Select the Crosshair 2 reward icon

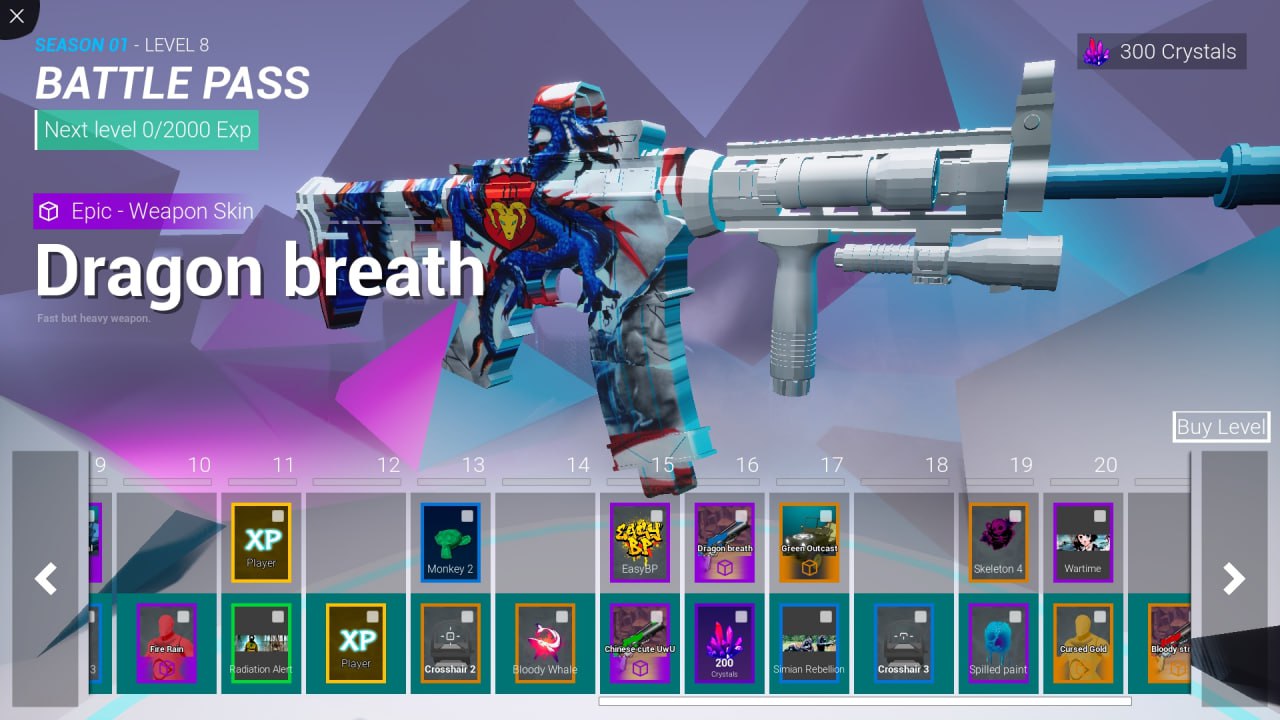point(450,643)
